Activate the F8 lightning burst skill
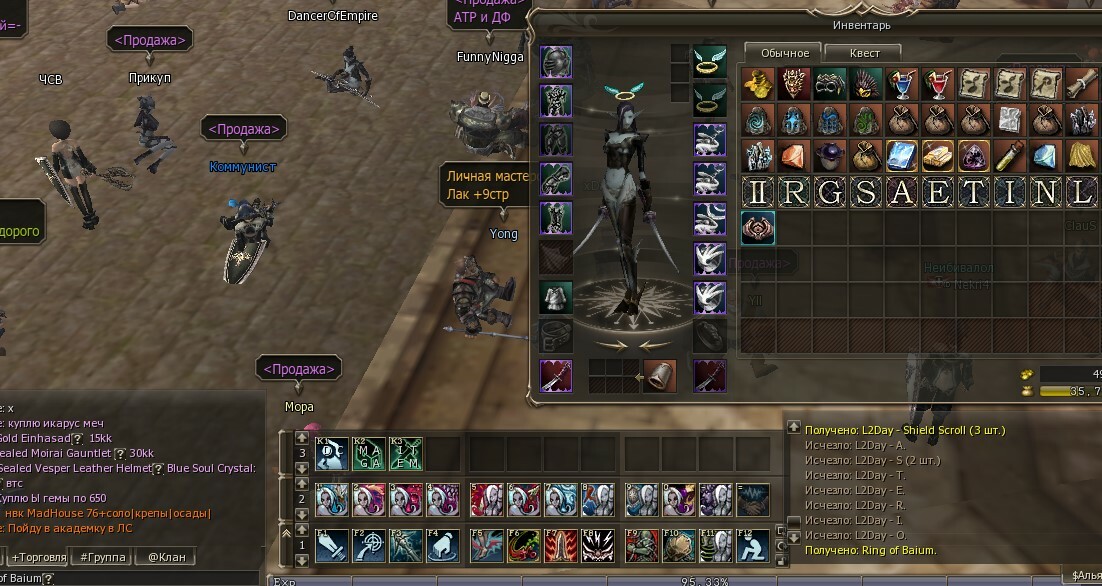This screenshot has width=1102, height=586. point(598,546)
